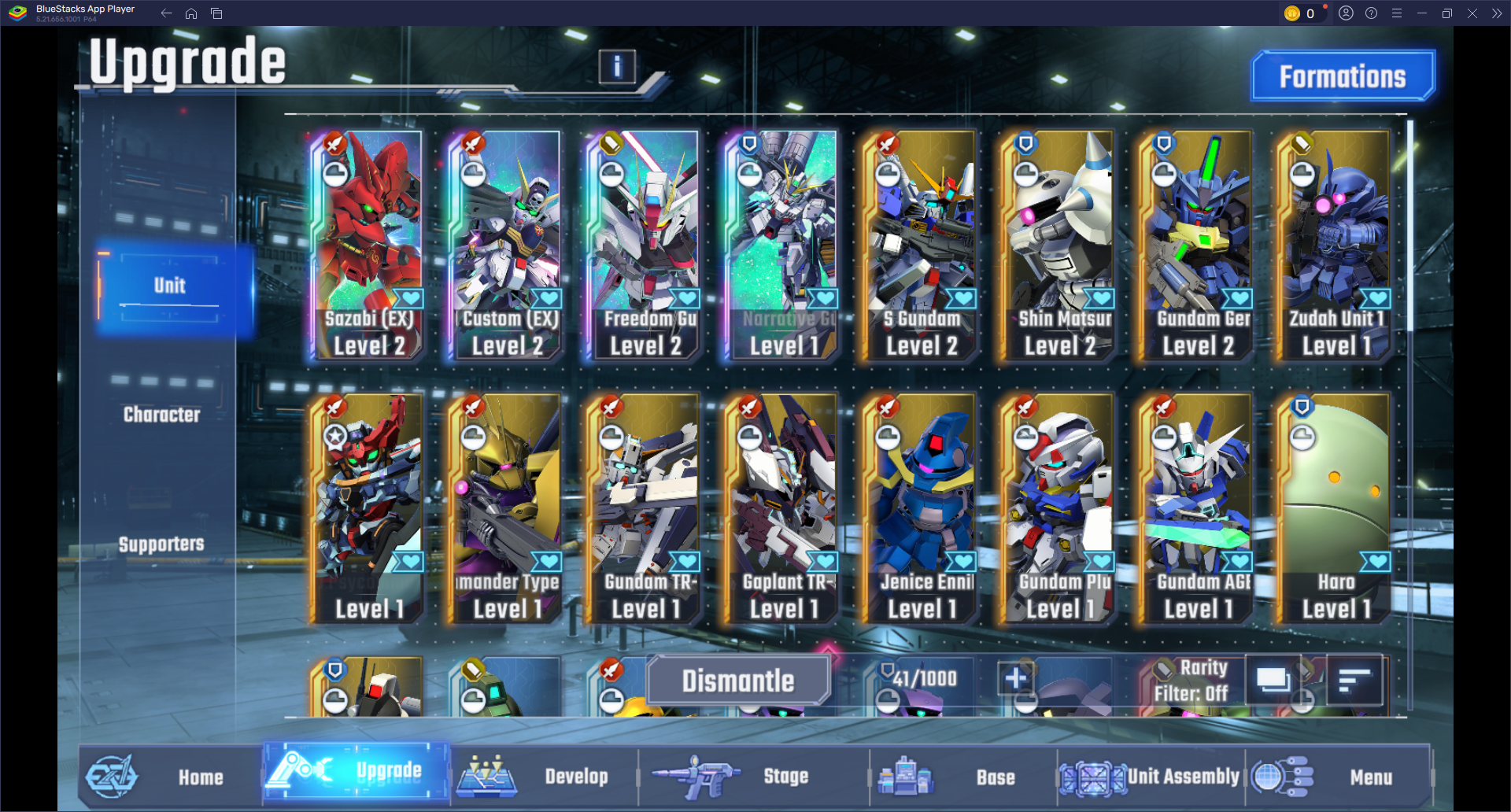Toggle the Rarity Filter
This screenshot has height=812, width=1511.
(x=1190, y=681)
